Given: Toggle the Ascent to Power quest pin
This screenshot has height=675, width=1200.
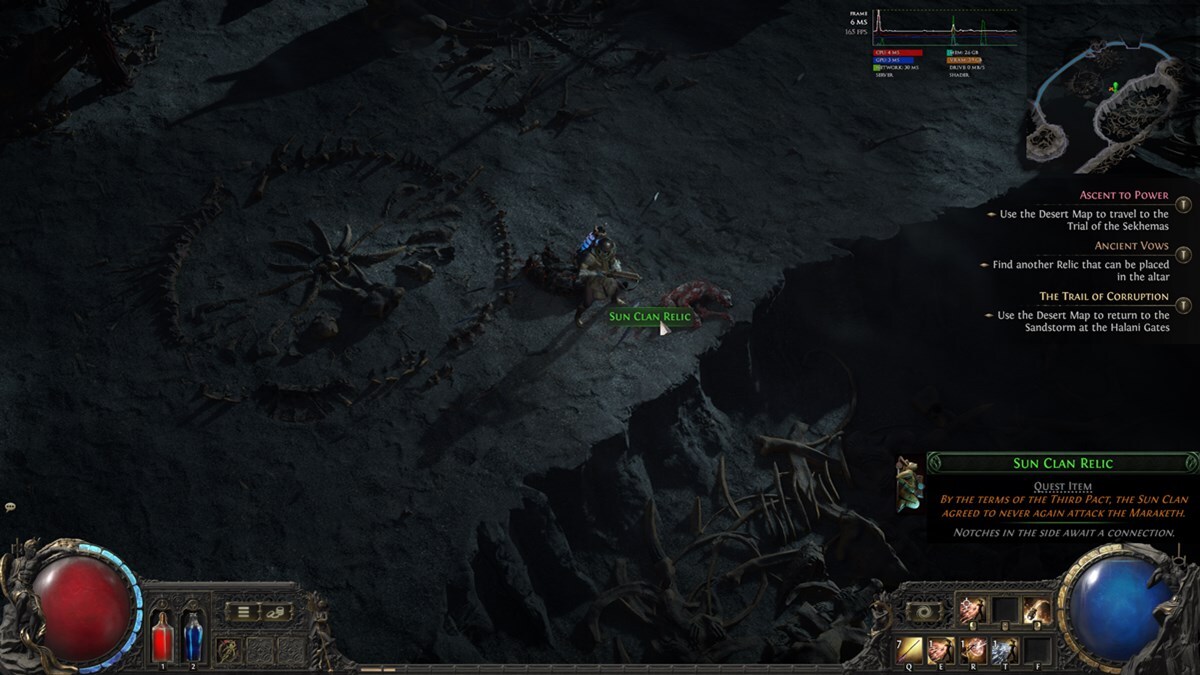Looking at the screenshot, I should point(1183,204).
